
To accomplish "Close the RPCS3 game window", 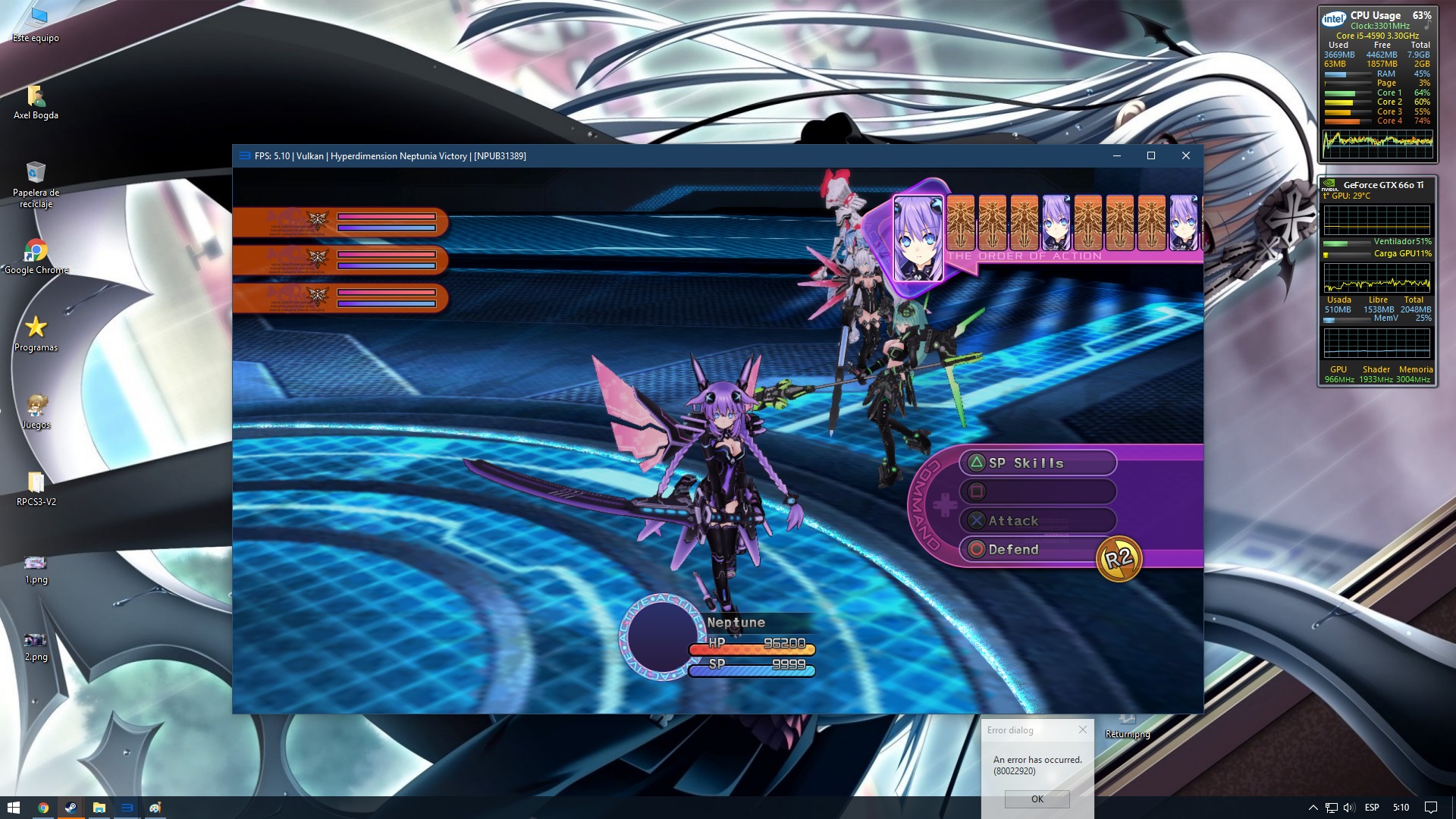I will 1186,155.
